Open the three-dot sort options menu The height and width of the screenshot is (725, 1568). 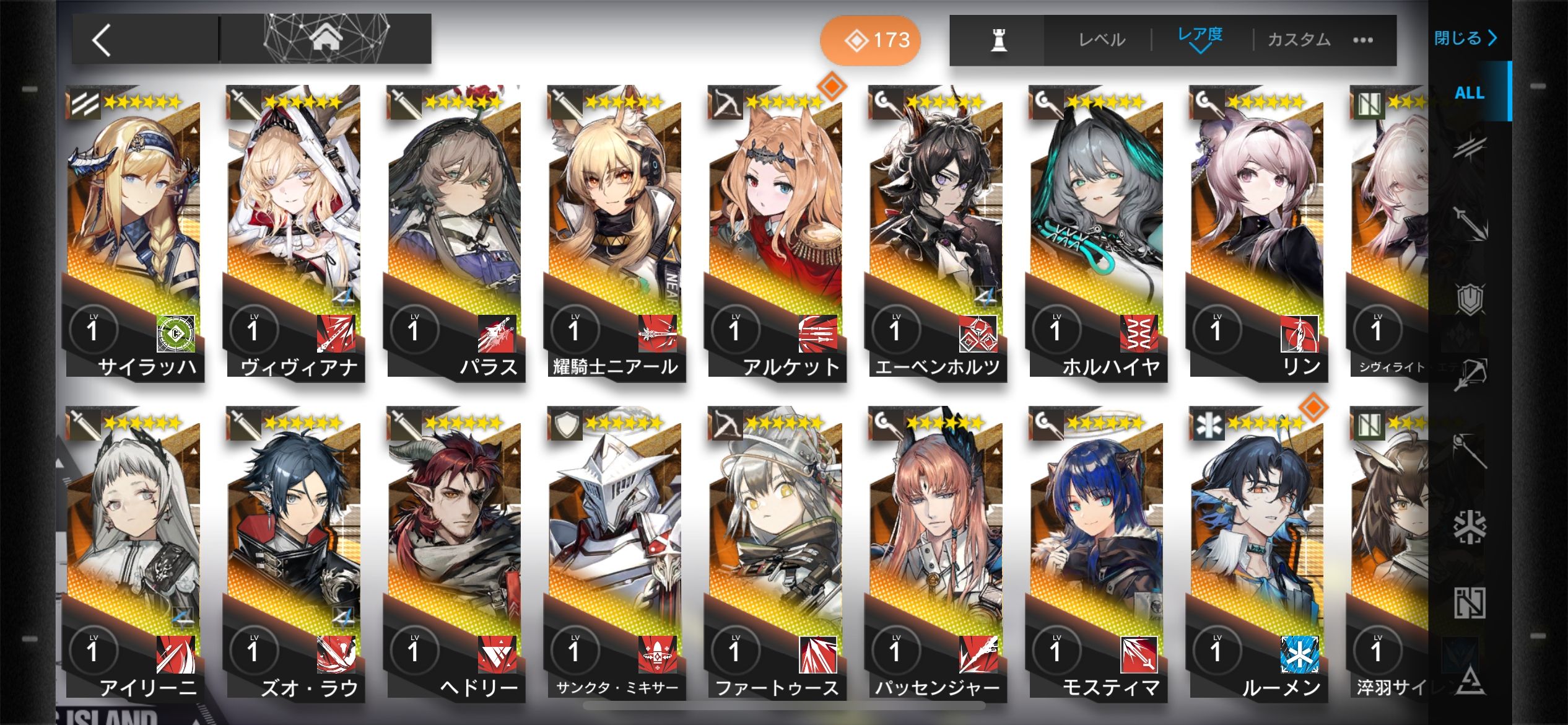(x=1363, y=40)
